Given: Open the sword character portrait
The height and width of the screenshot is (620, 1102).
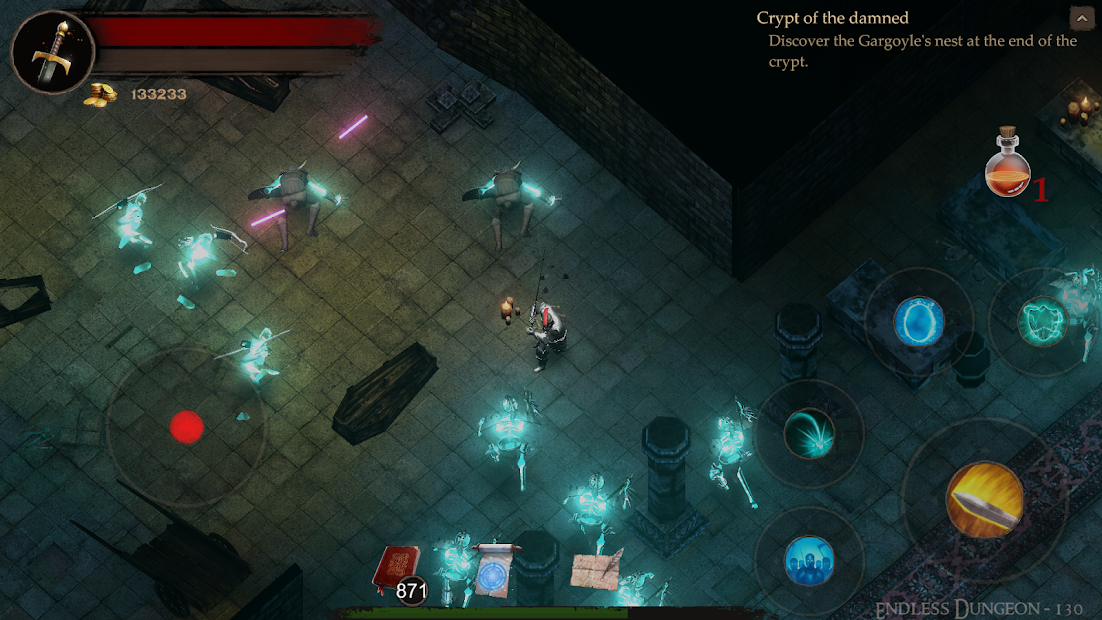Looking at the screenshot, I should point(52,52).
